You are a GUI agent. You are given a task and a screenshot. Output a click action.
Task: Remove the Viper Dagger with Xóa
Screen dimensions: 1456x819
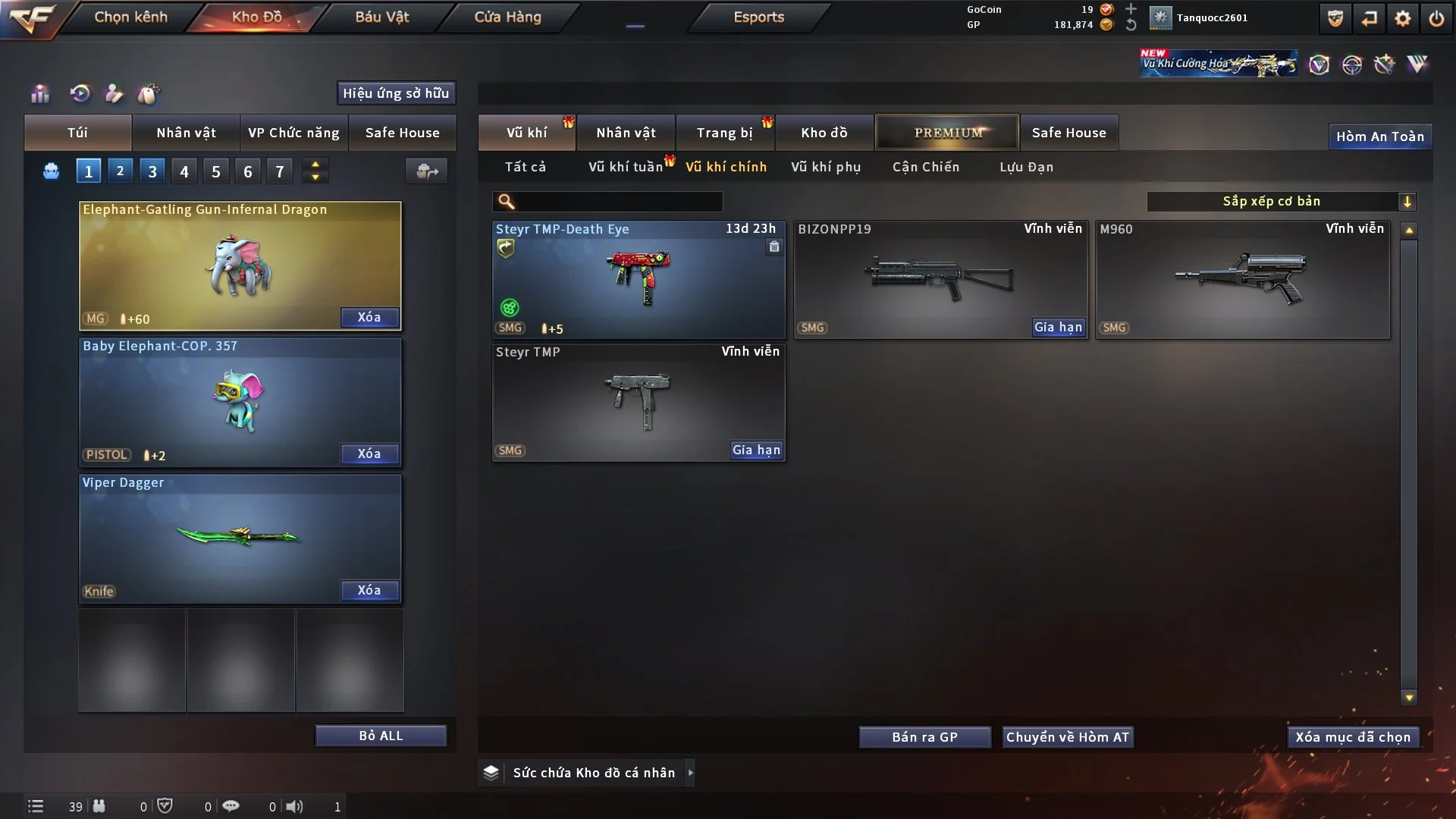369,590
